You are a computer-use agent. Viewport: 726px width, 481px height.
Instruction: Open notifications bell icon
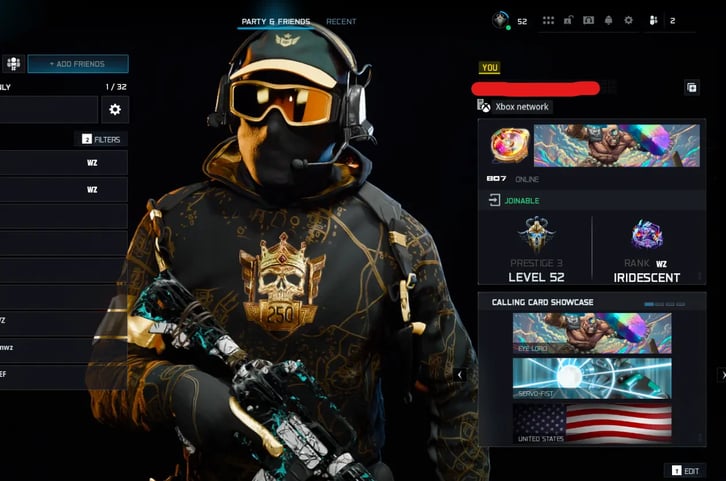(x=608, y=20)
